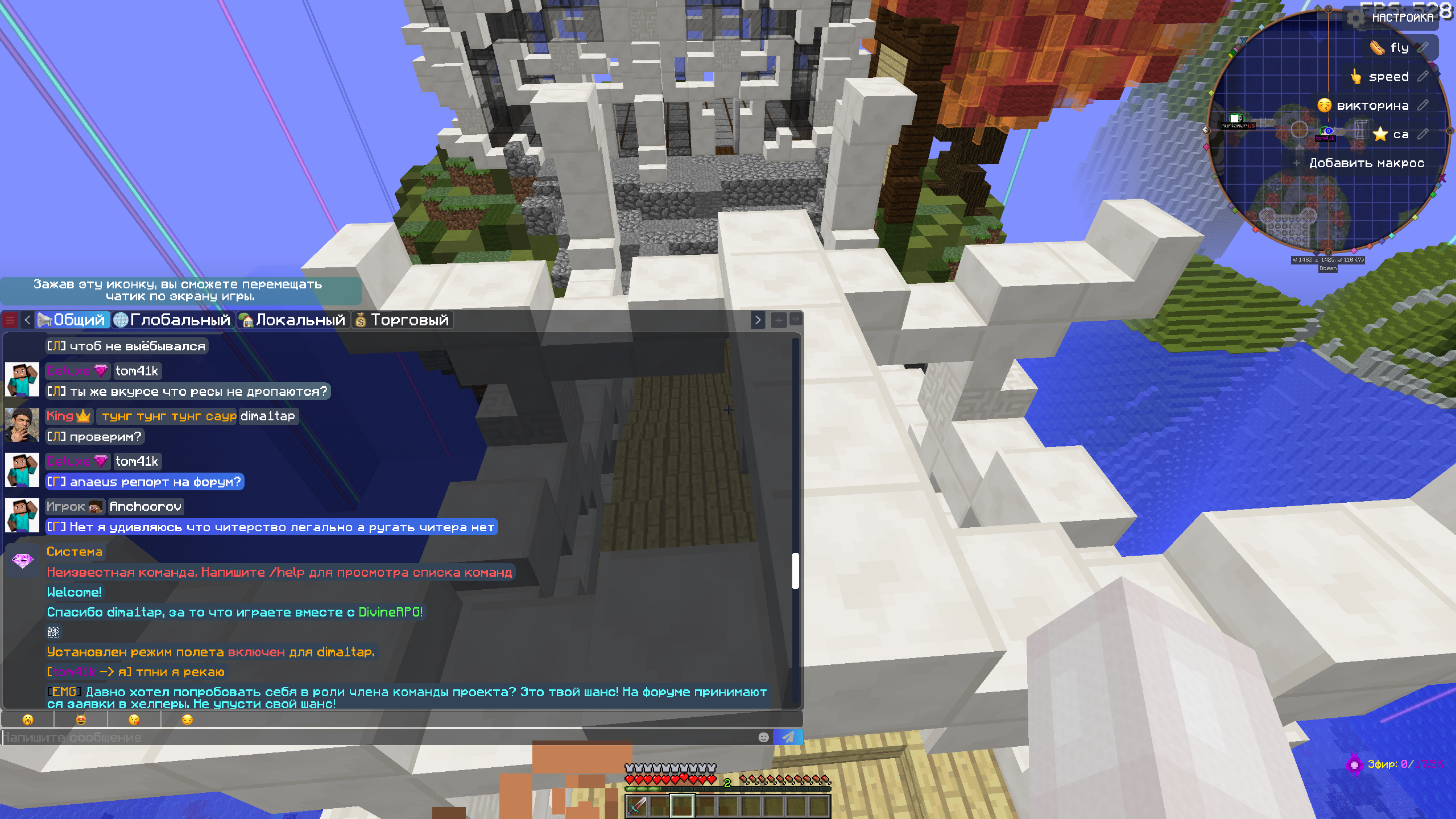Choose Добавить макрос to add a macro

click(1365, 163)
